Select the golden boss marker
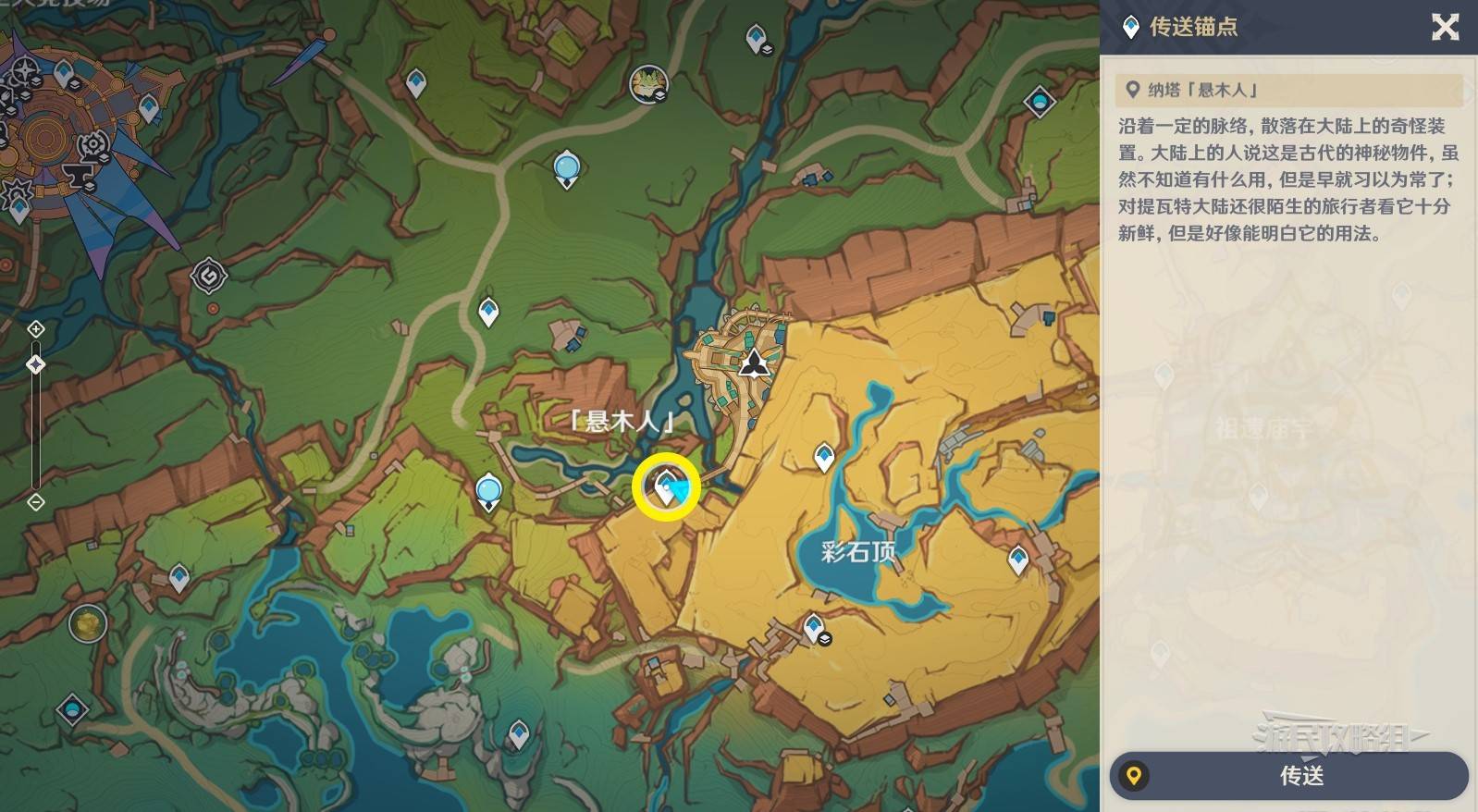This screenshot has width=1478, height=812. click(88, 624)
